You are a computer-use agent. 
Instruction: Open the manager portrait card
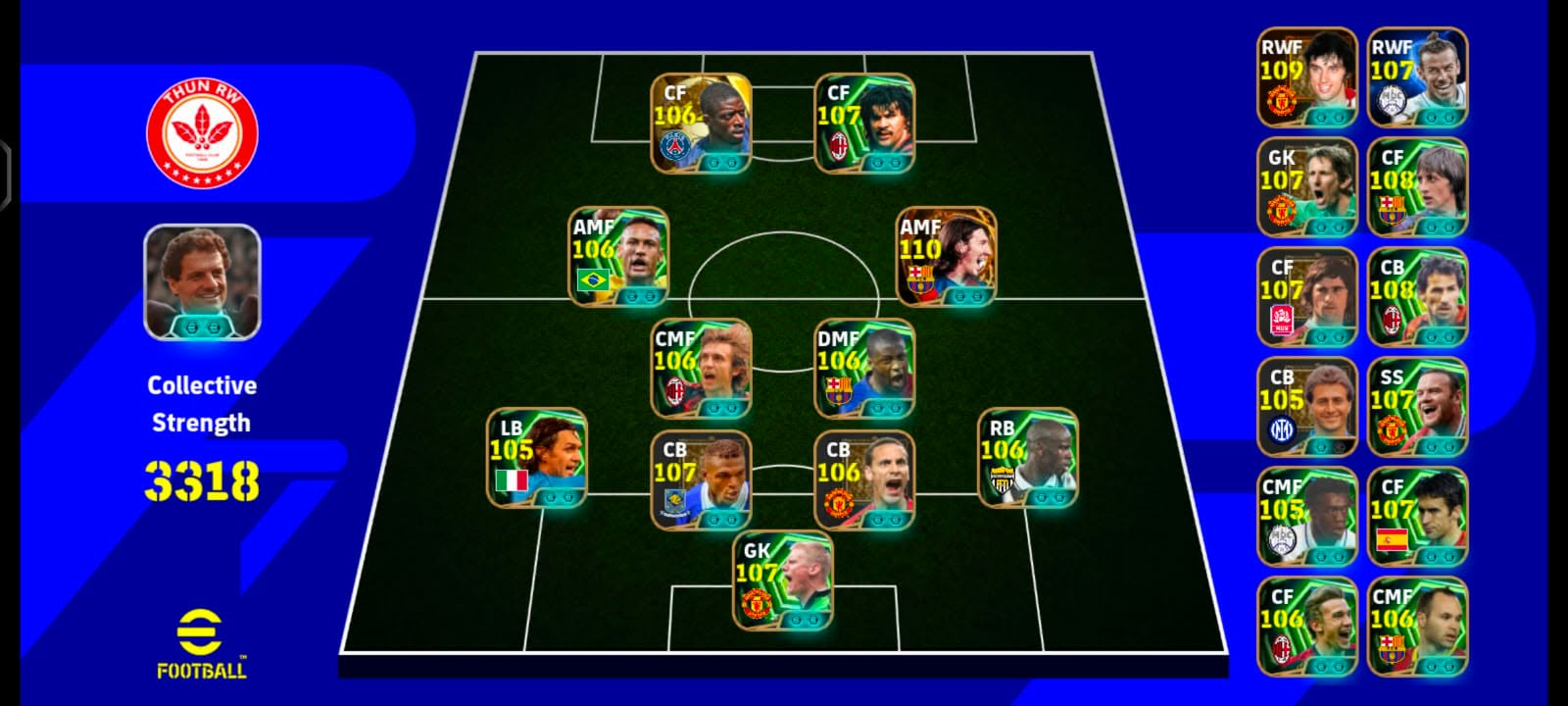tap(202, 282)
